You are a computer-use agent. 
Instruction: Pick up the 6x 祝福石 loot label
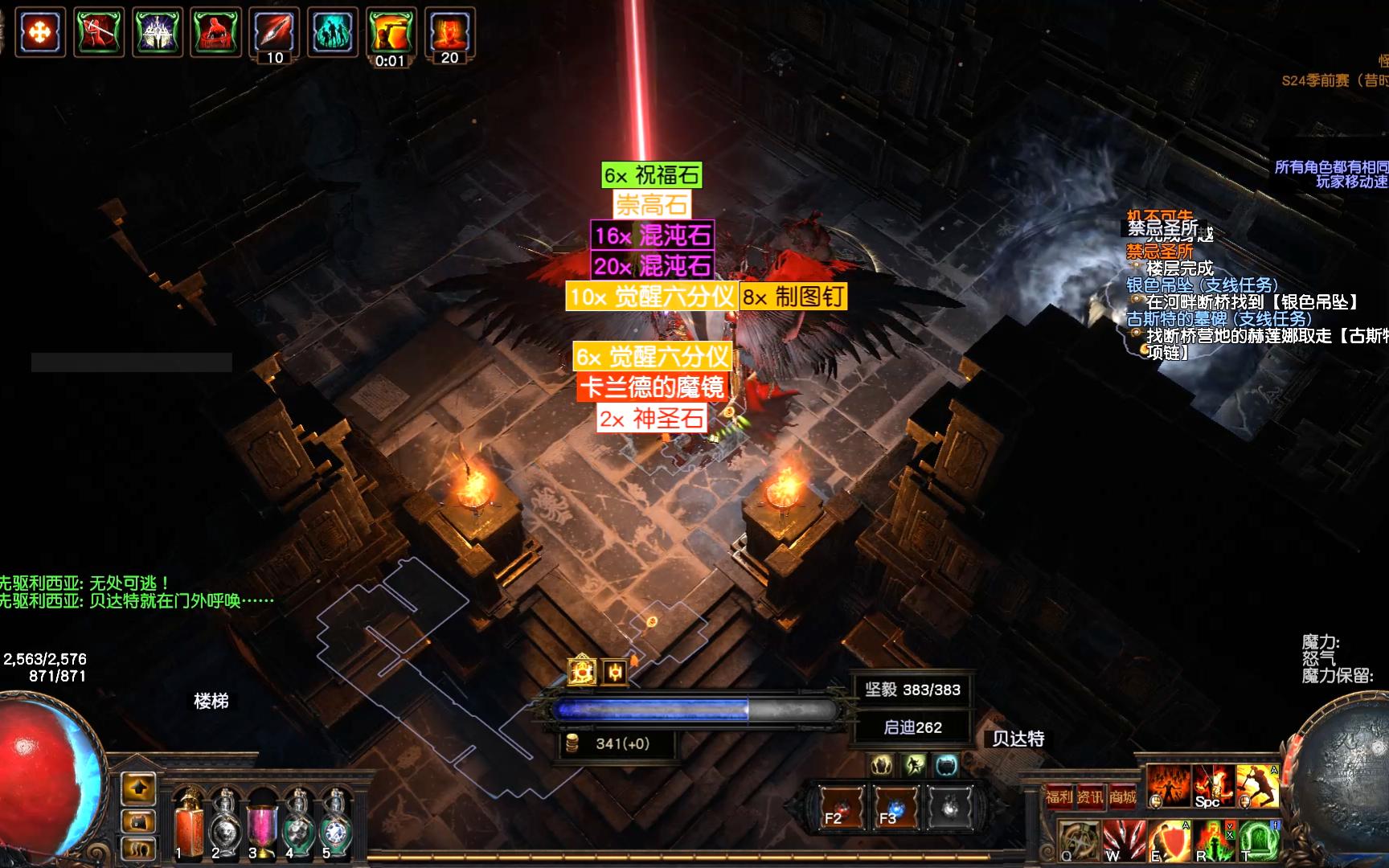coord(652,175)
